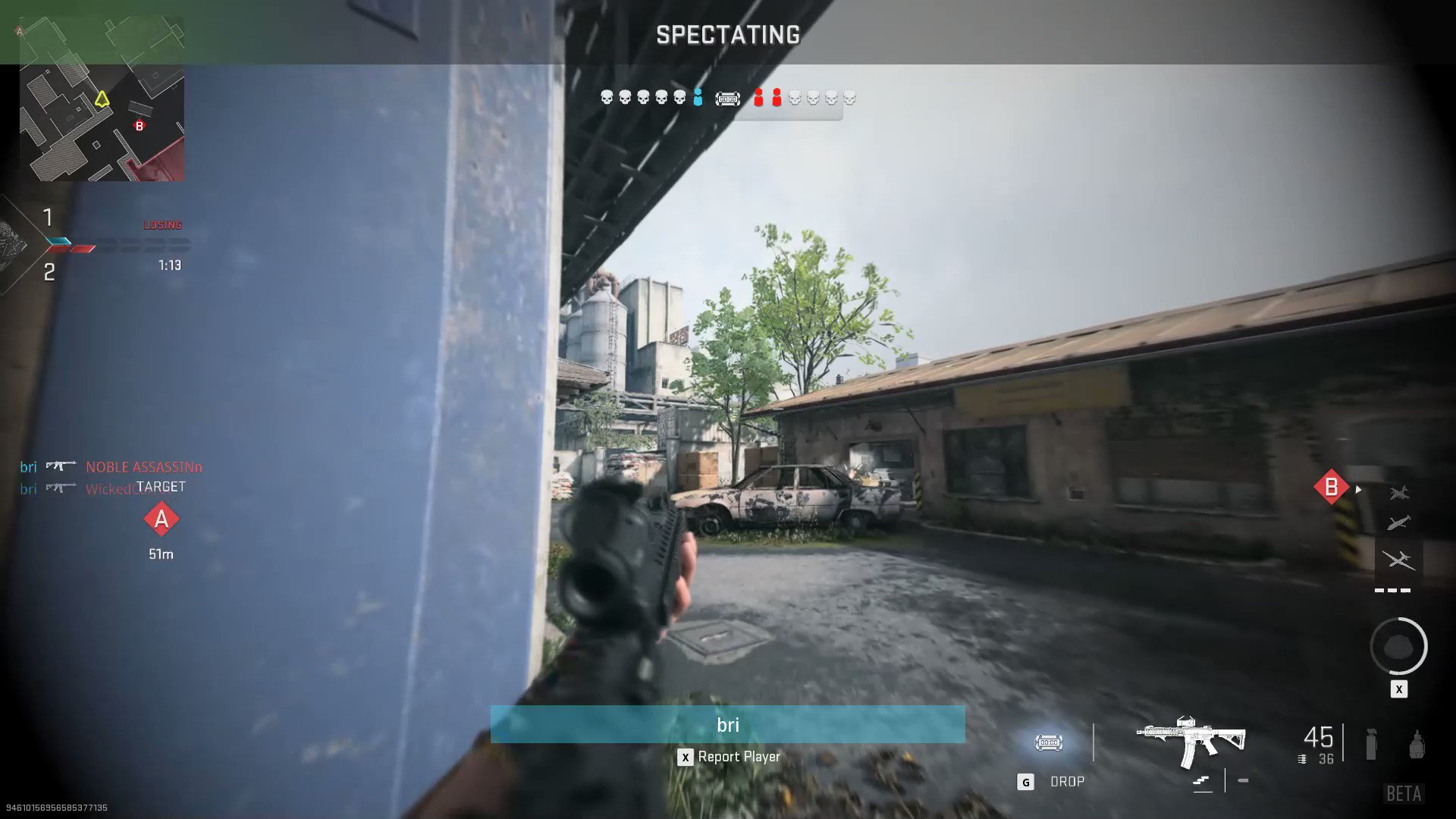Select the bomber plane killstreak icon
This screenshot has height=819, width=1456.
click(x=1398, y=522)
